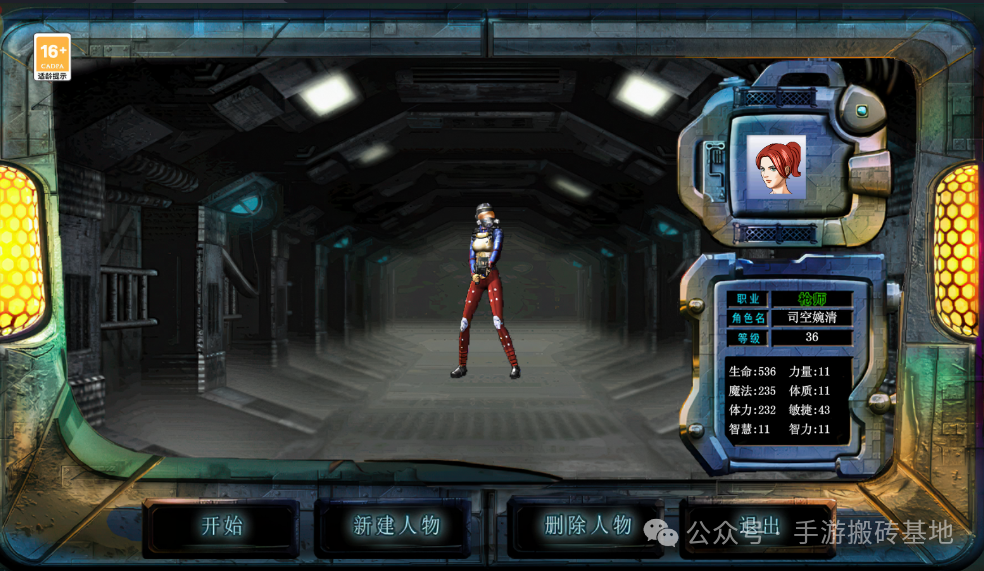Open the 16+ age rating notice

[x=52, y=56]
